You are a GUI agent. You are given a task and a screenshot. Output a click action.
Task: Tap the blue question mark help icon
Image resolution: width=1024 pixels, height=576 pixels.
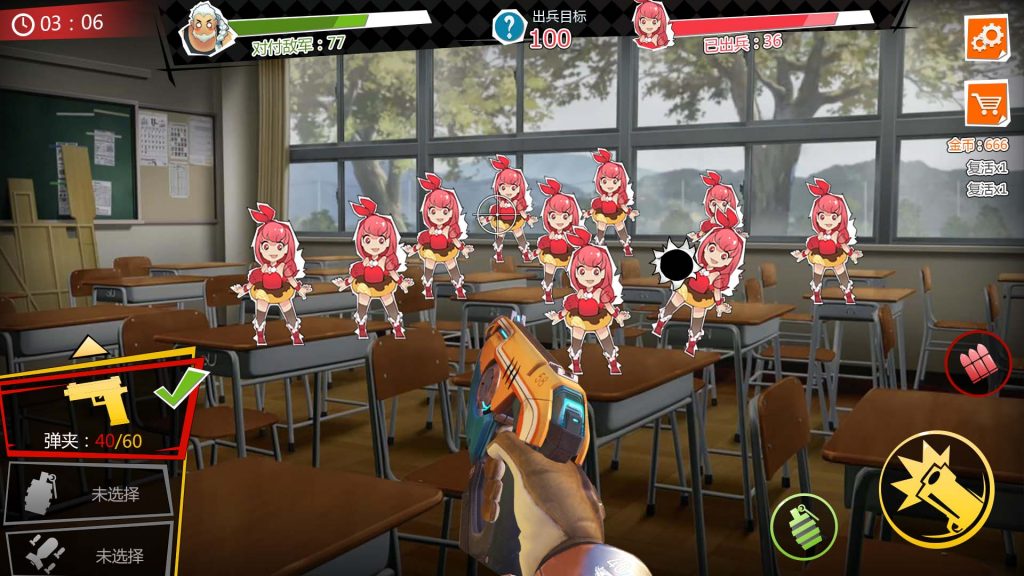[509, 27]
